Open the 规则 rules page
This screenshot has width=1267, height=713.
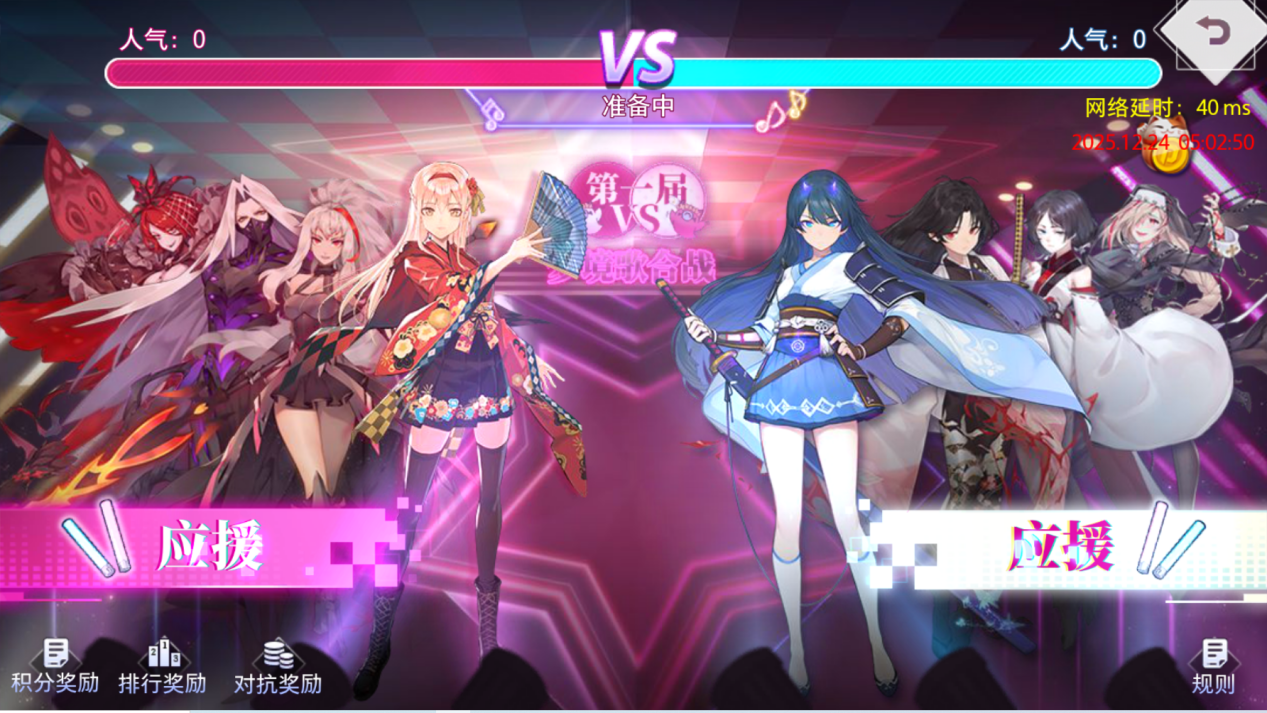(1213, 666)
